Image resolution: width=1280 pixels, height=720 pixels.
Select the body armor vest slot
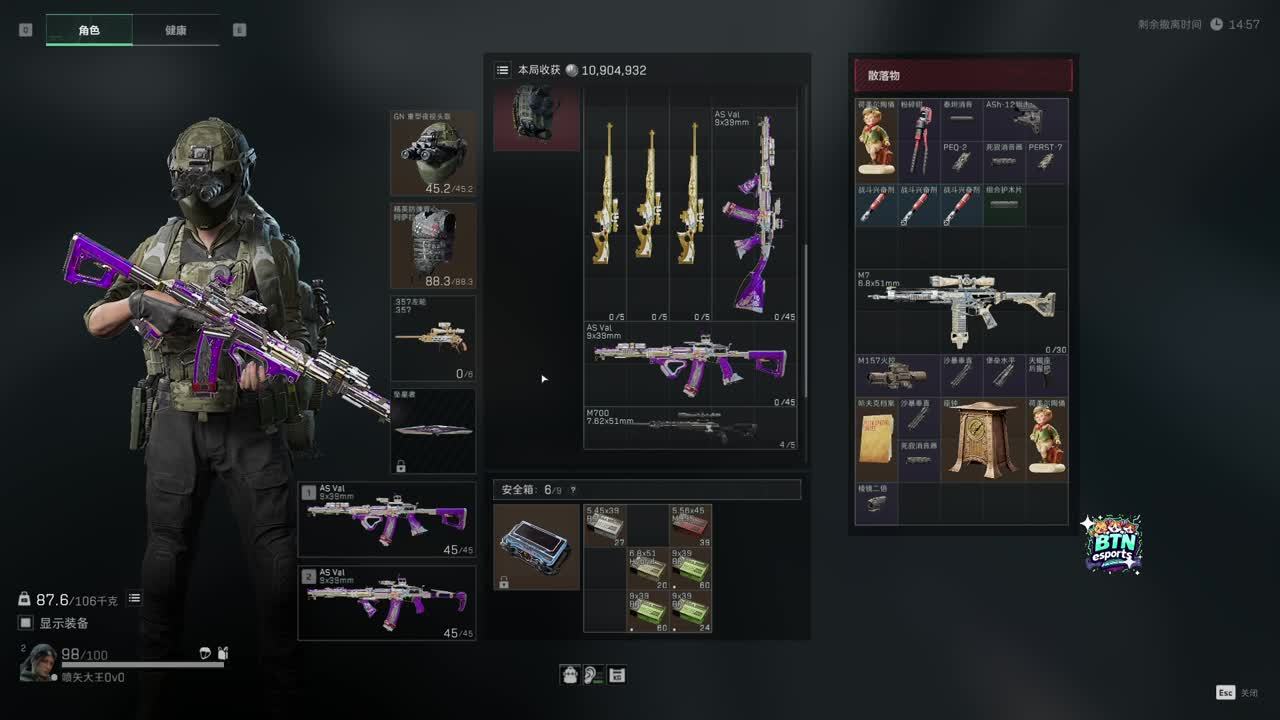[433, 246]
